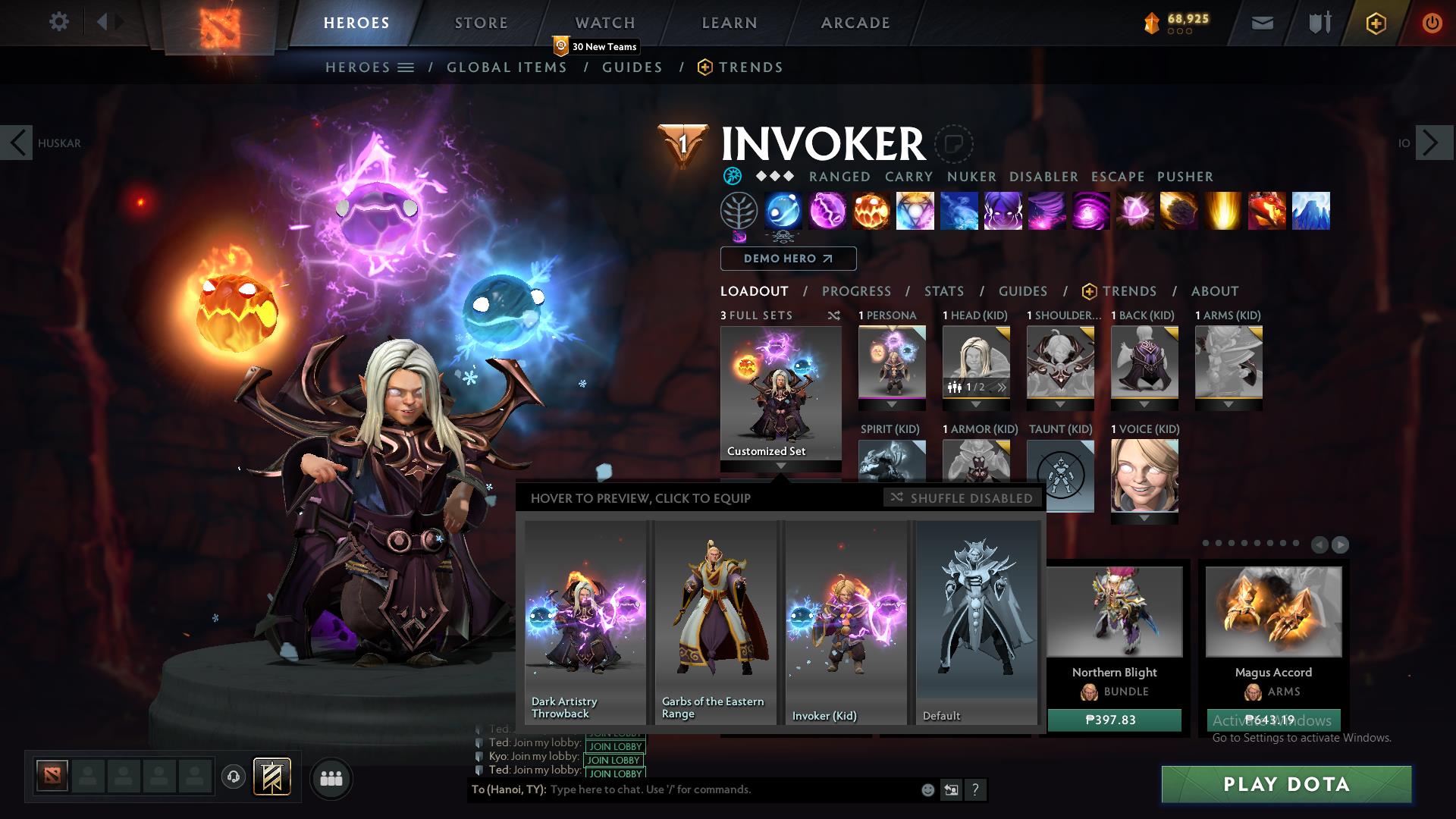This screenshot has height=819, width=1456.
Task: Select the Exort fire ability icon
Action: pos(871,212)
